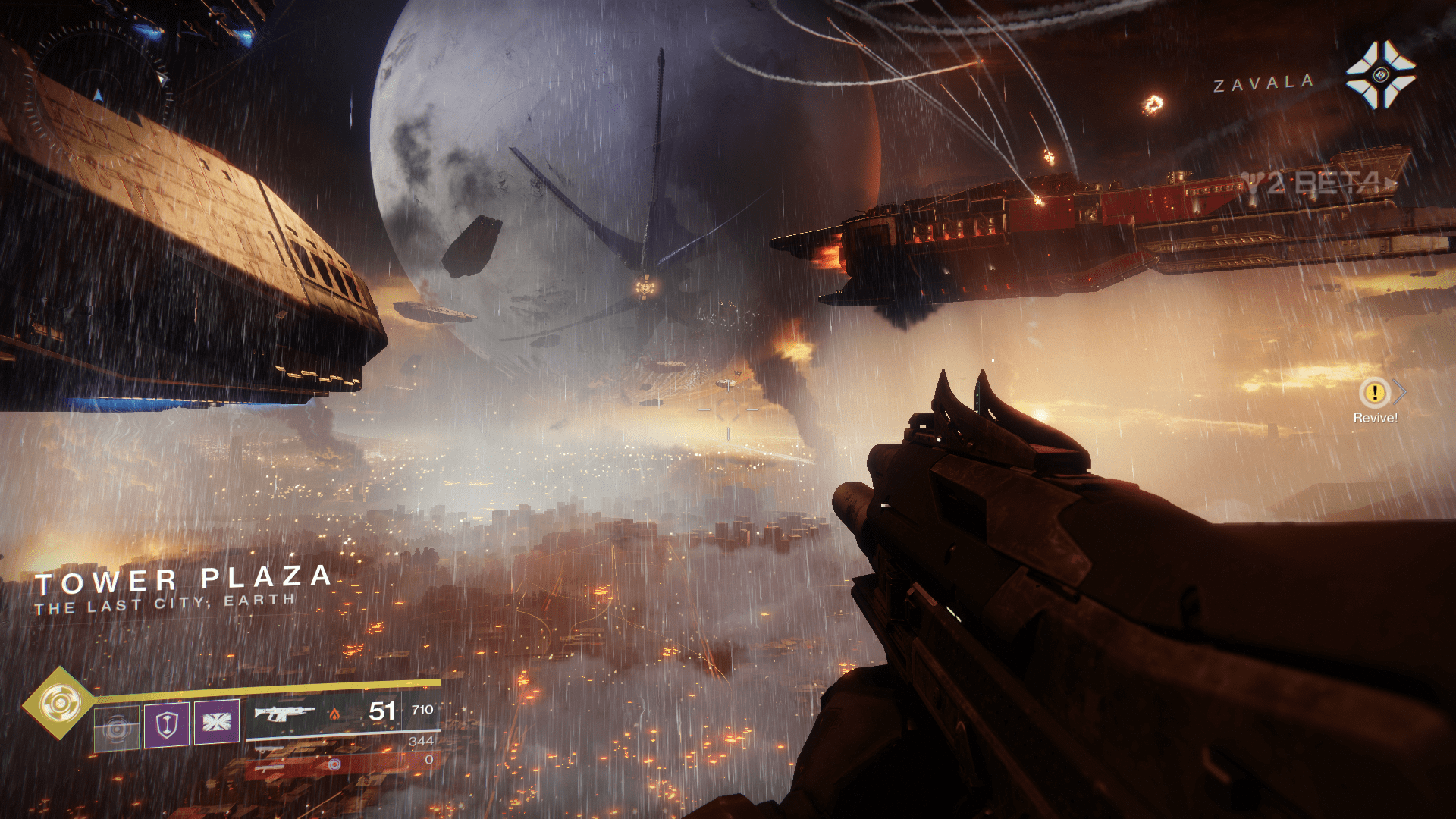
Task: Select the greyed-out grenade ability icon
Action: coord(117,728)
